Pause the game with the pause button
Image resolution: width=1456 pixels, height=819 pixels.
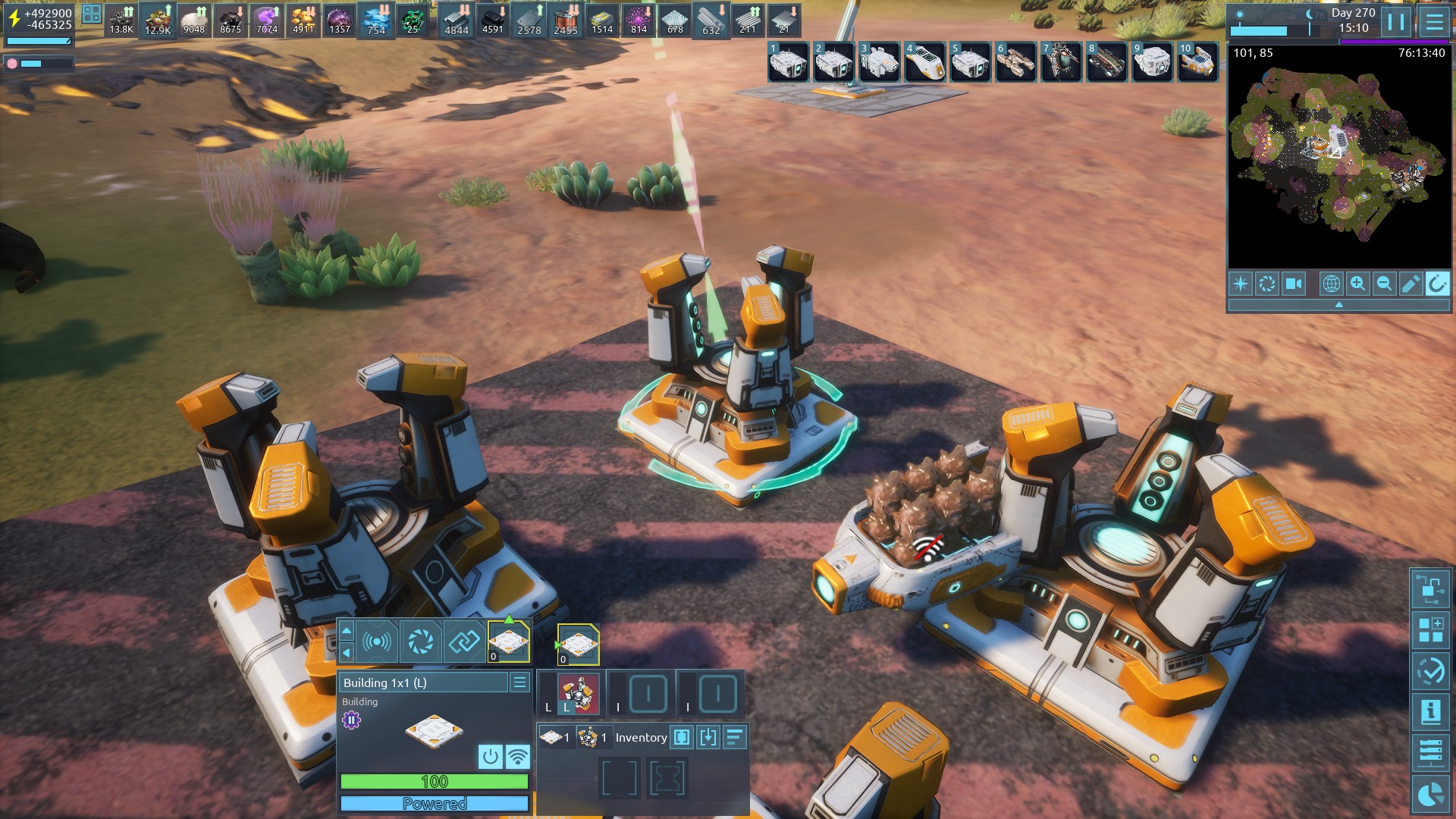tap(1396, 21)
